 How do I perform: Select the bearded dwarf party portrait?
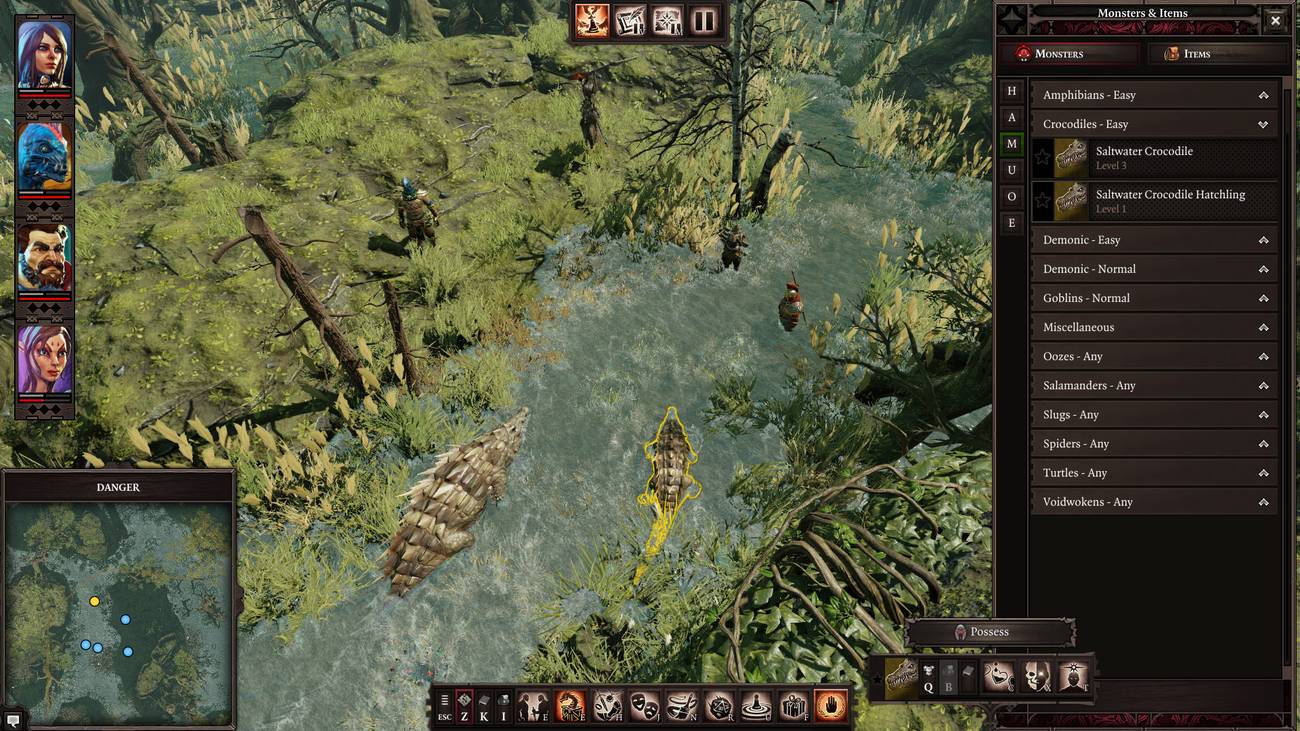44,257
